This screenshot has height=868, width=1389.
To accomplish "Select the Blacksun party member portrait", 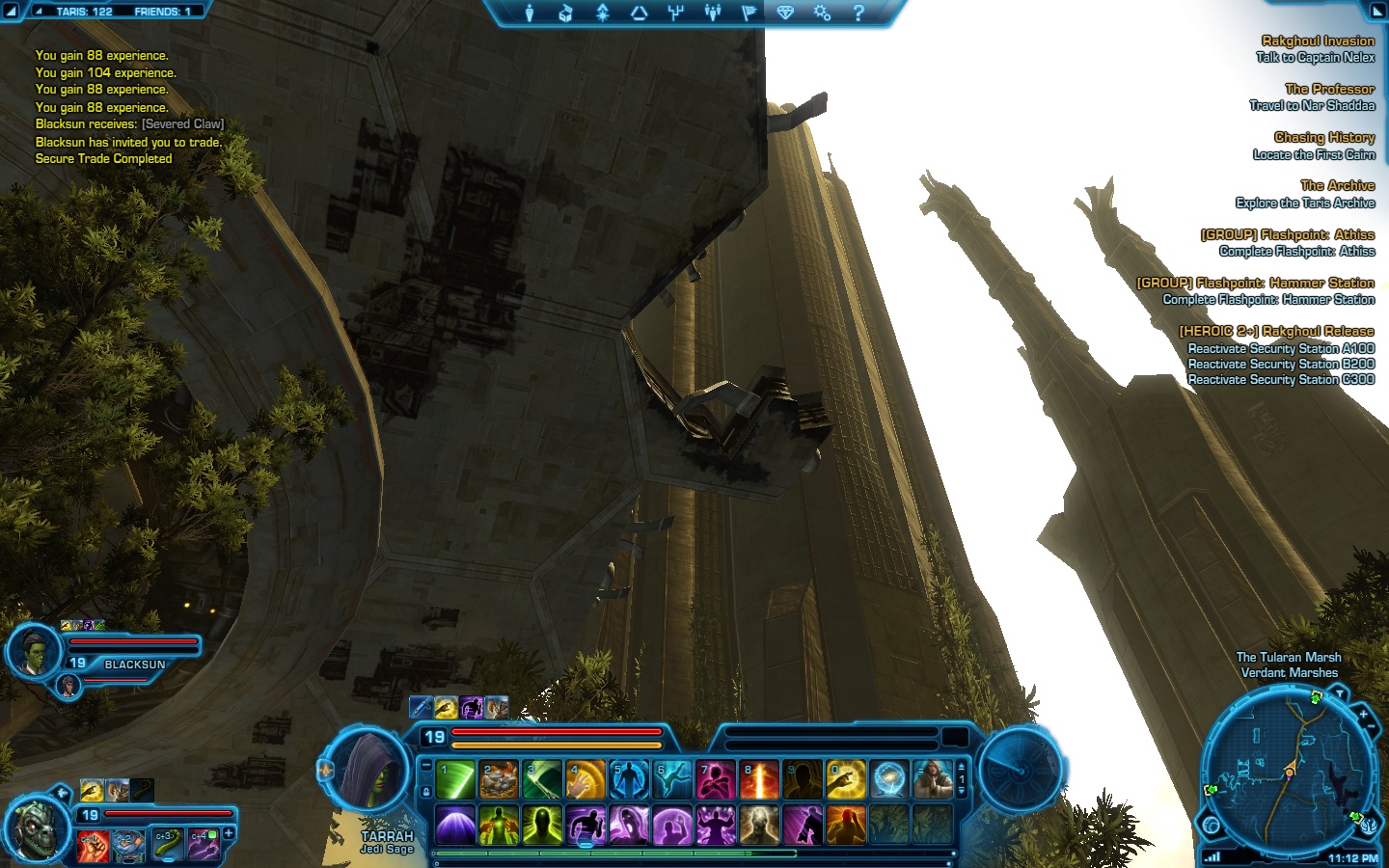I will (x=34, y=651).
